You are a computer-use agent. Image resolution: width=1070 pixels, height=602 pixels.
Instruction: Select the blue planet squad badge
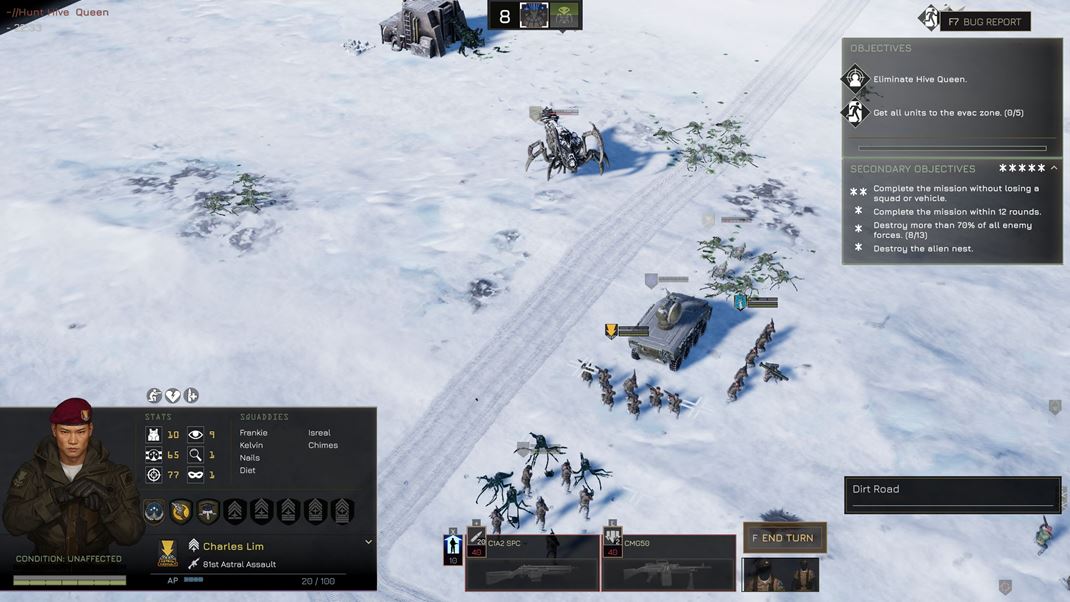pyautogui.click(x=154, y=511)
